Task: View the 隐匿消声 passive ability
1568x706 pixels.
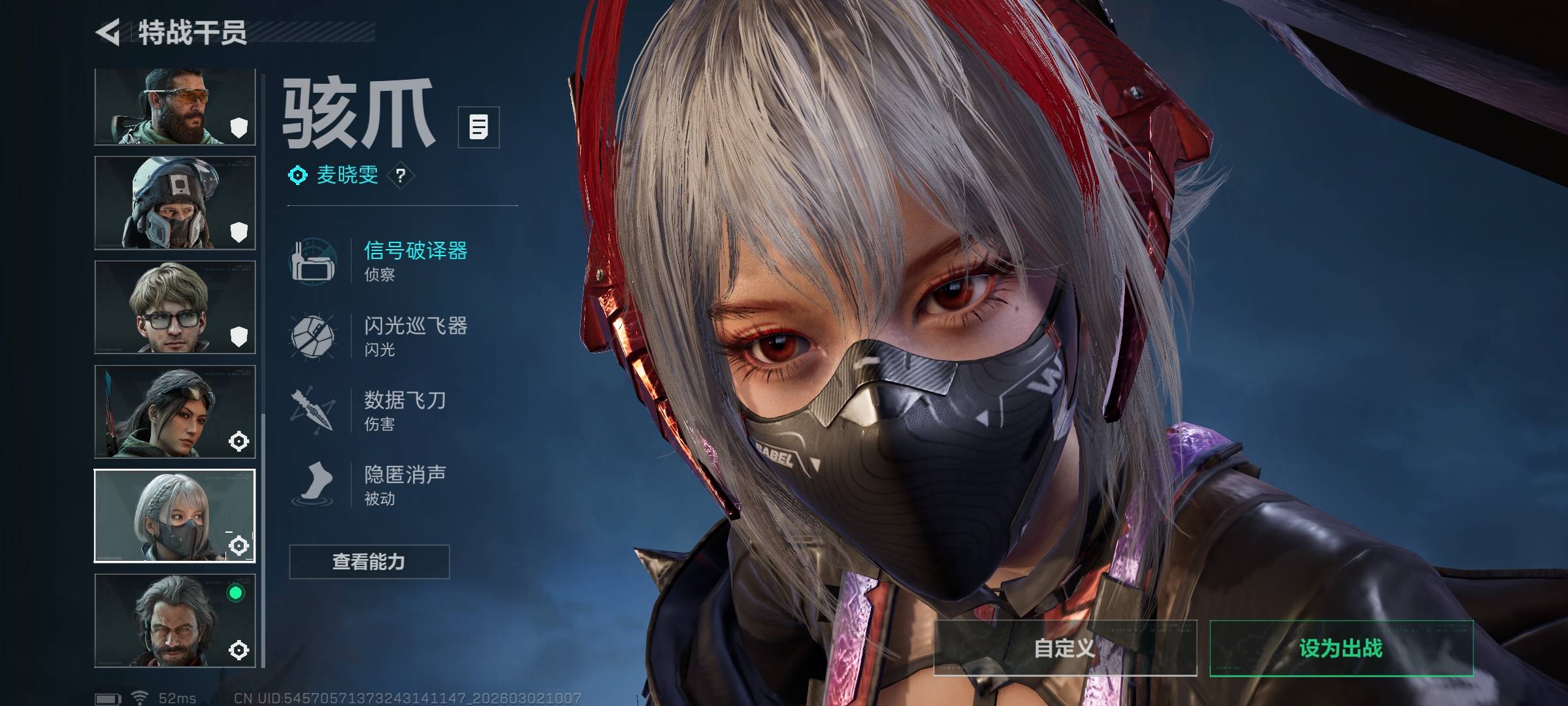Action: pyautogui.click(x=404, y=484)
